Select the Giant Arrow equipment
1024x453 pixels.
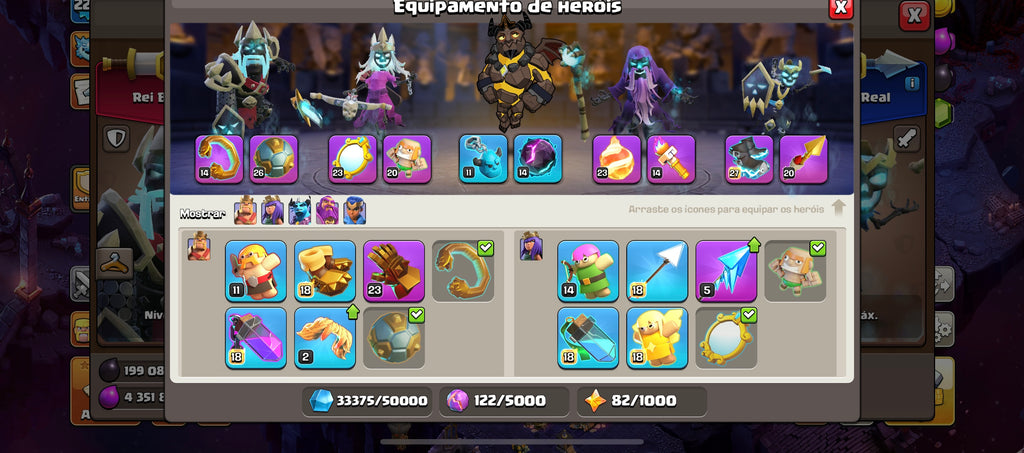tap(657, 270)
